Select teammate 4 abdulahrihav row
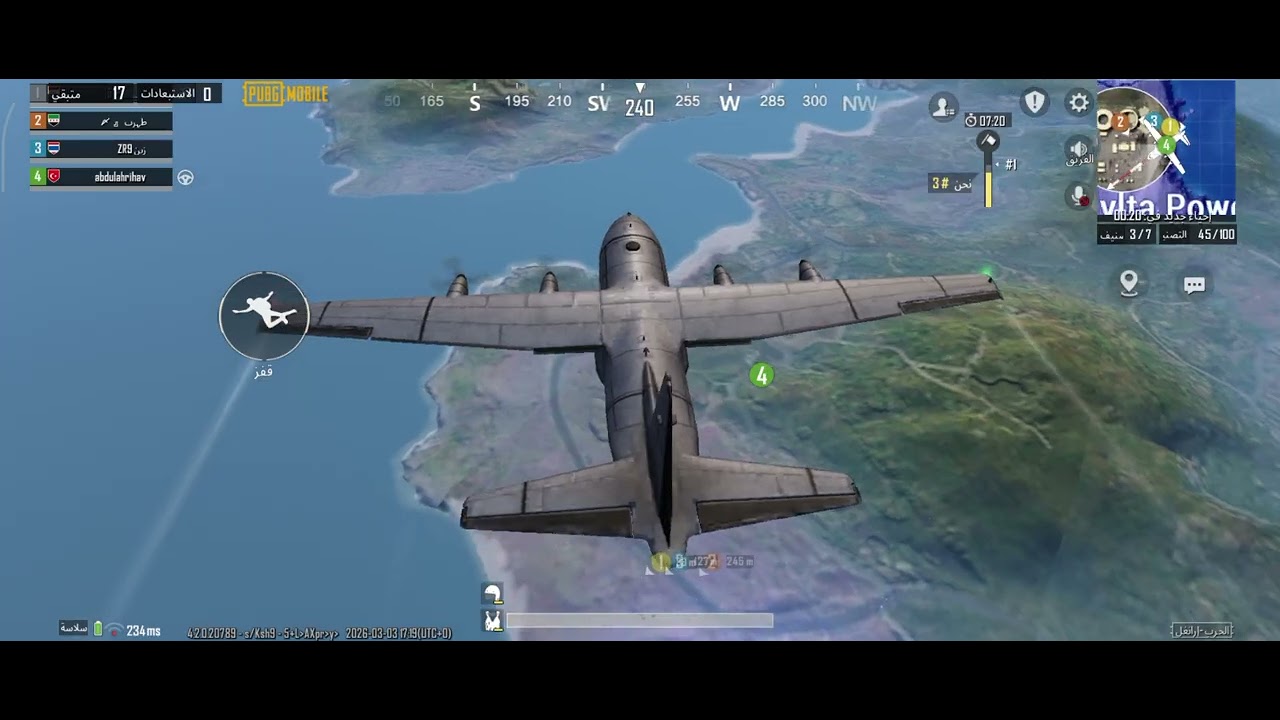This screenshot has width=1280, height=720. (x=102, y=177)
